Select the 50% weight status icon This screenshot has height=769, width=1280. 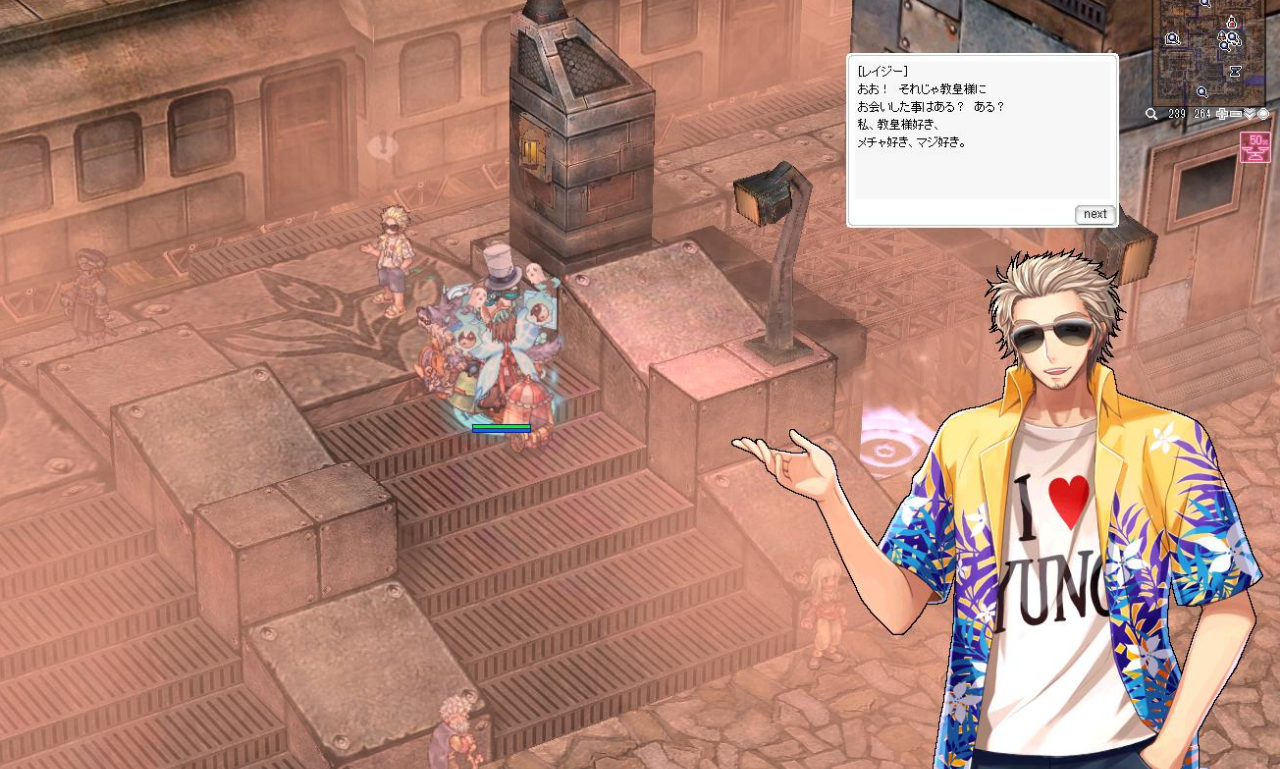click(1255, 147)
